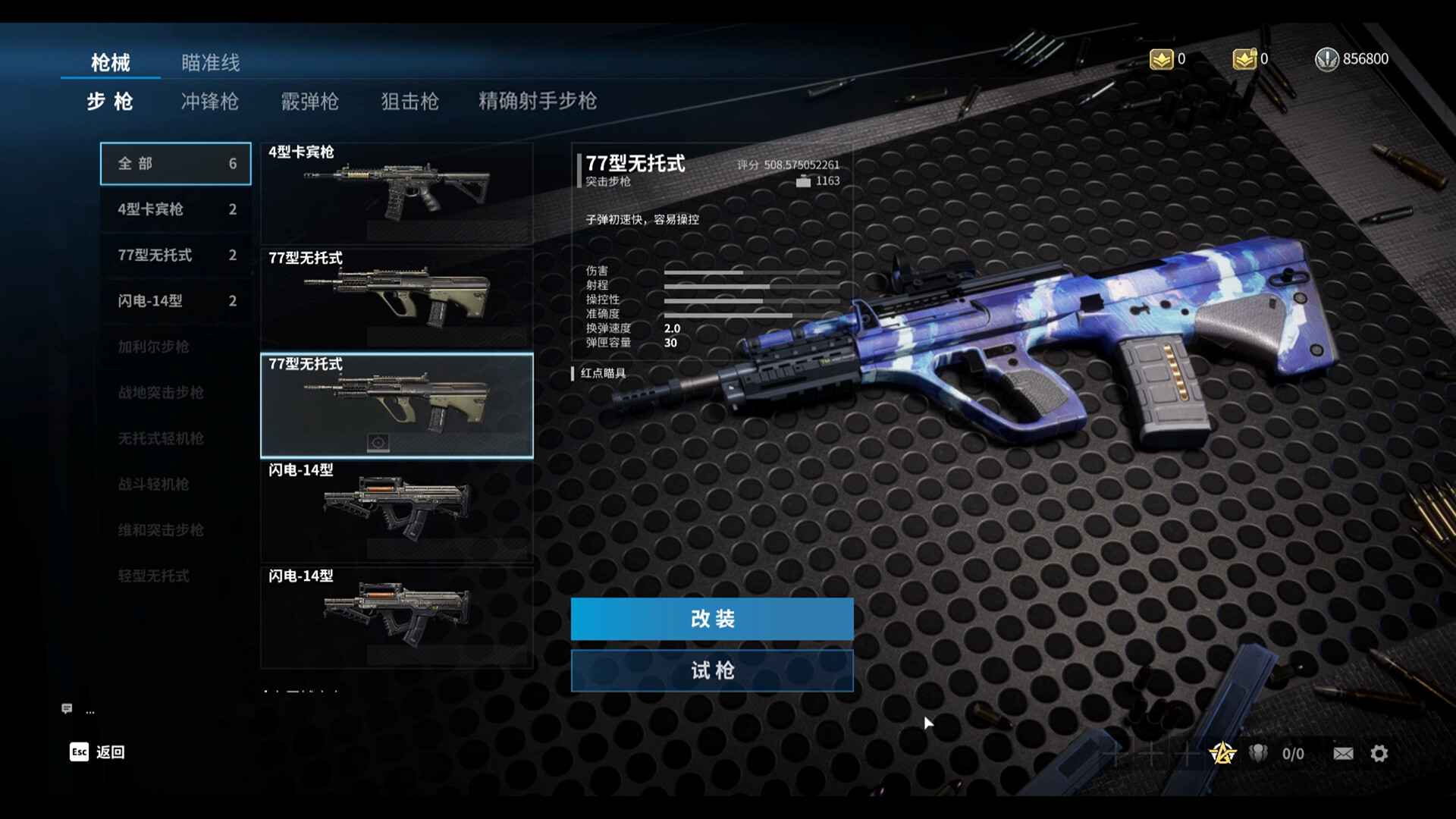The image size is (1456, 819).
Task: Select the 全部 filter in left sidebar
Action: pos(175,163)
